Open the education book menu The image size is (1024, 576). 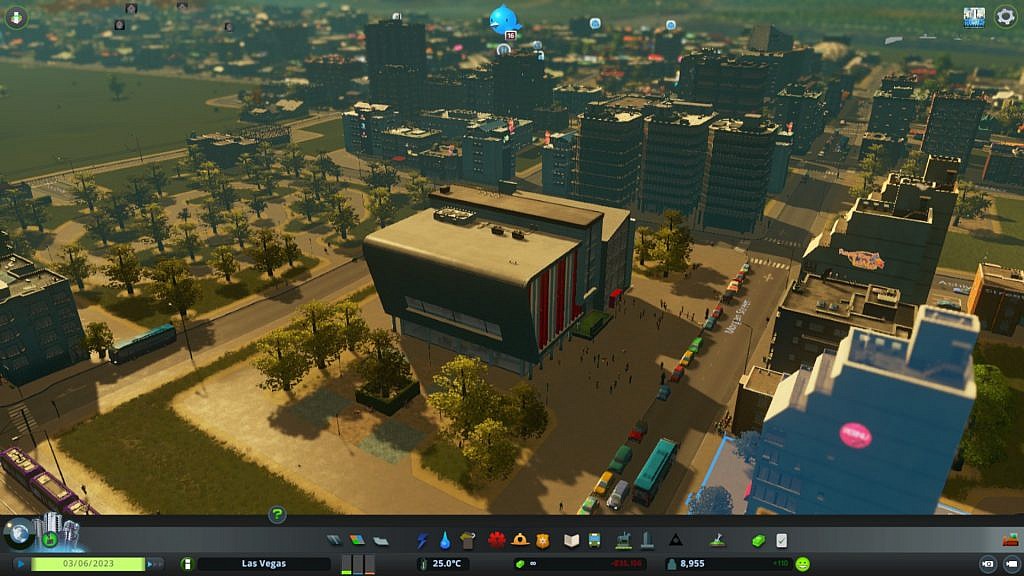pyautogui.click(x=571, y=540)
